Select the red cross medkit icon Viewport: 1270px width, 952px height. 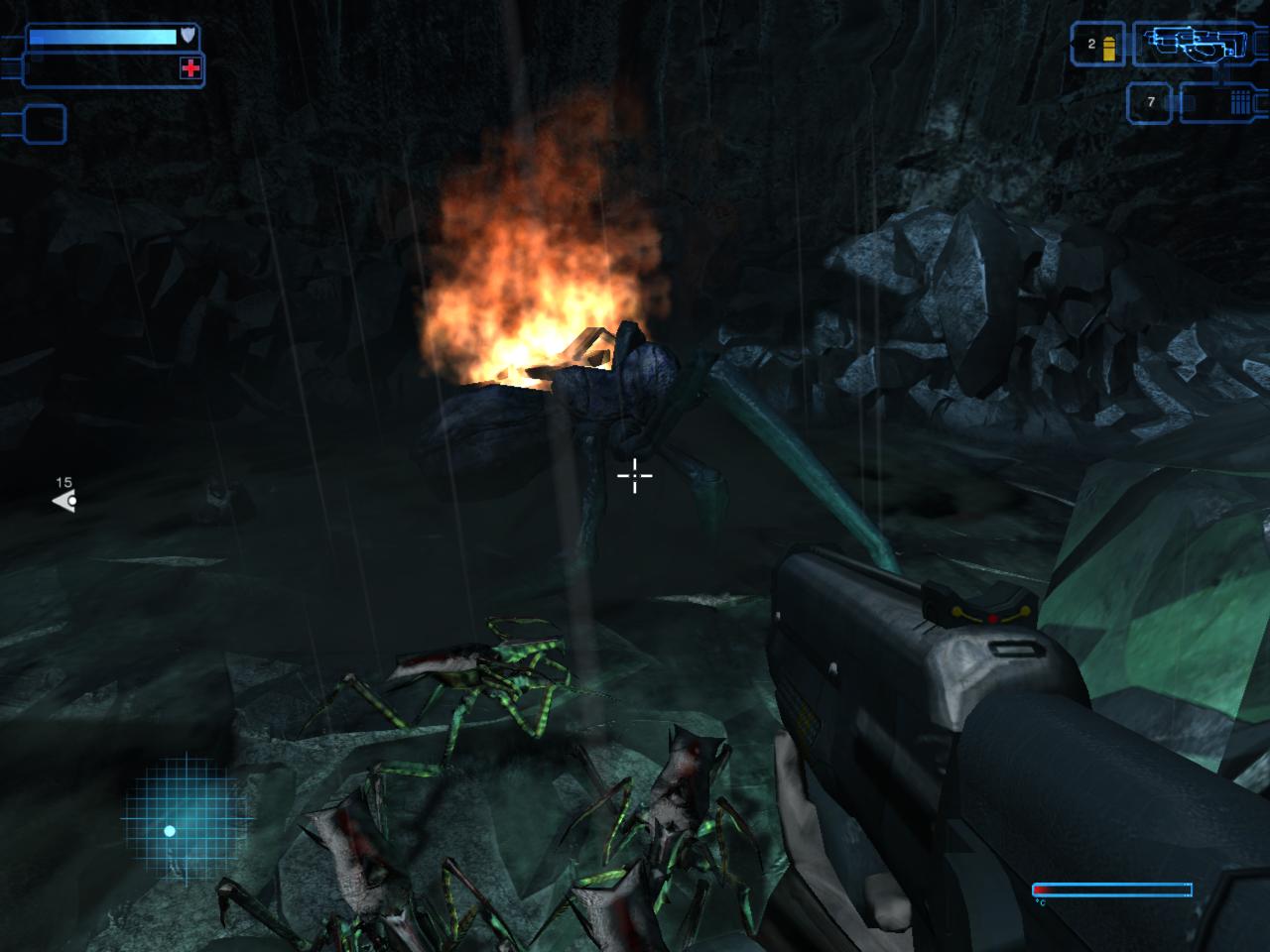coord(190,68)
